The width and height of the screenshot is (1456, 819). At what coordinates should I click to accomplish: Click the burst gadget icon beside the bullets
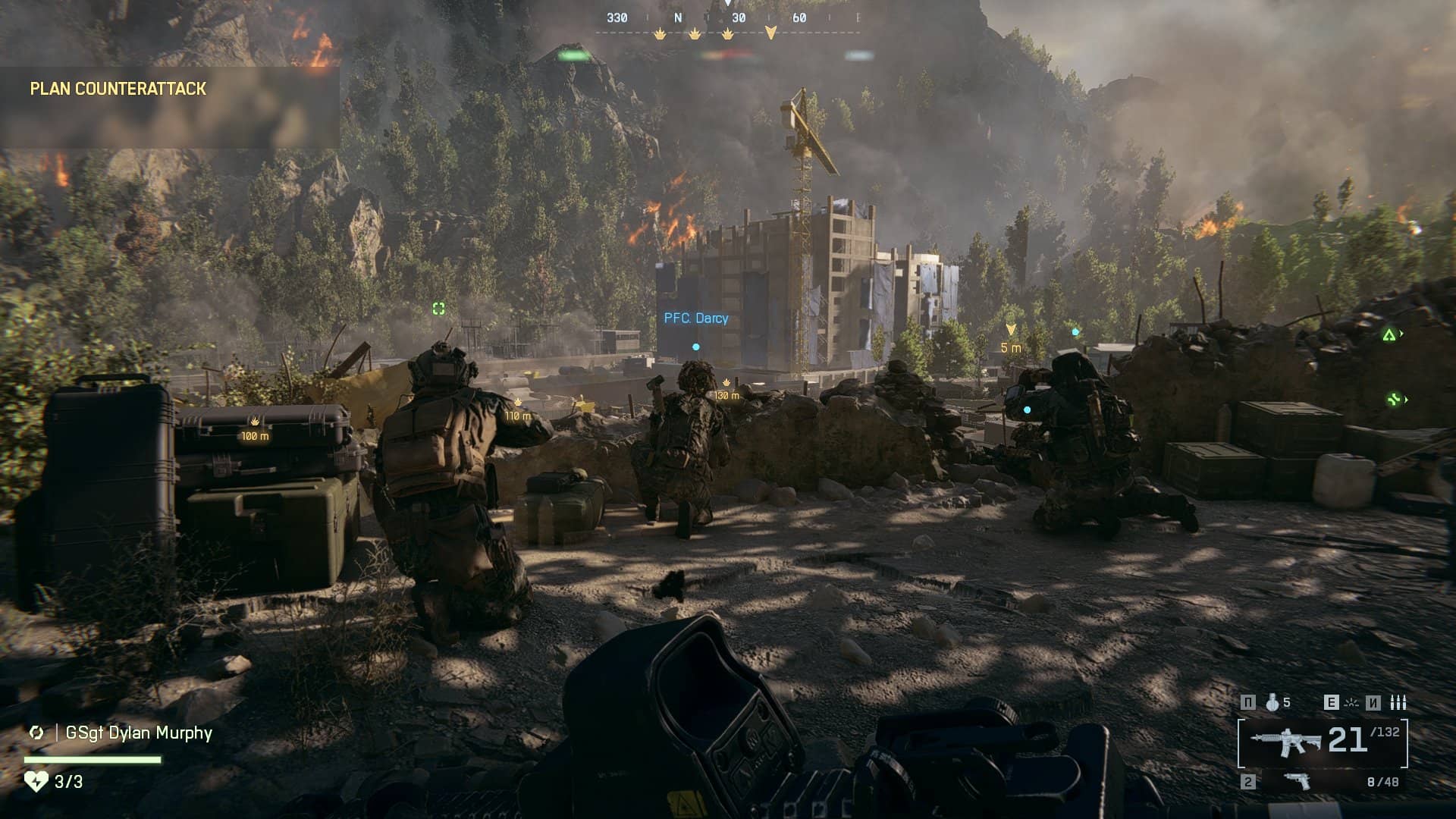click(1351, 703)
